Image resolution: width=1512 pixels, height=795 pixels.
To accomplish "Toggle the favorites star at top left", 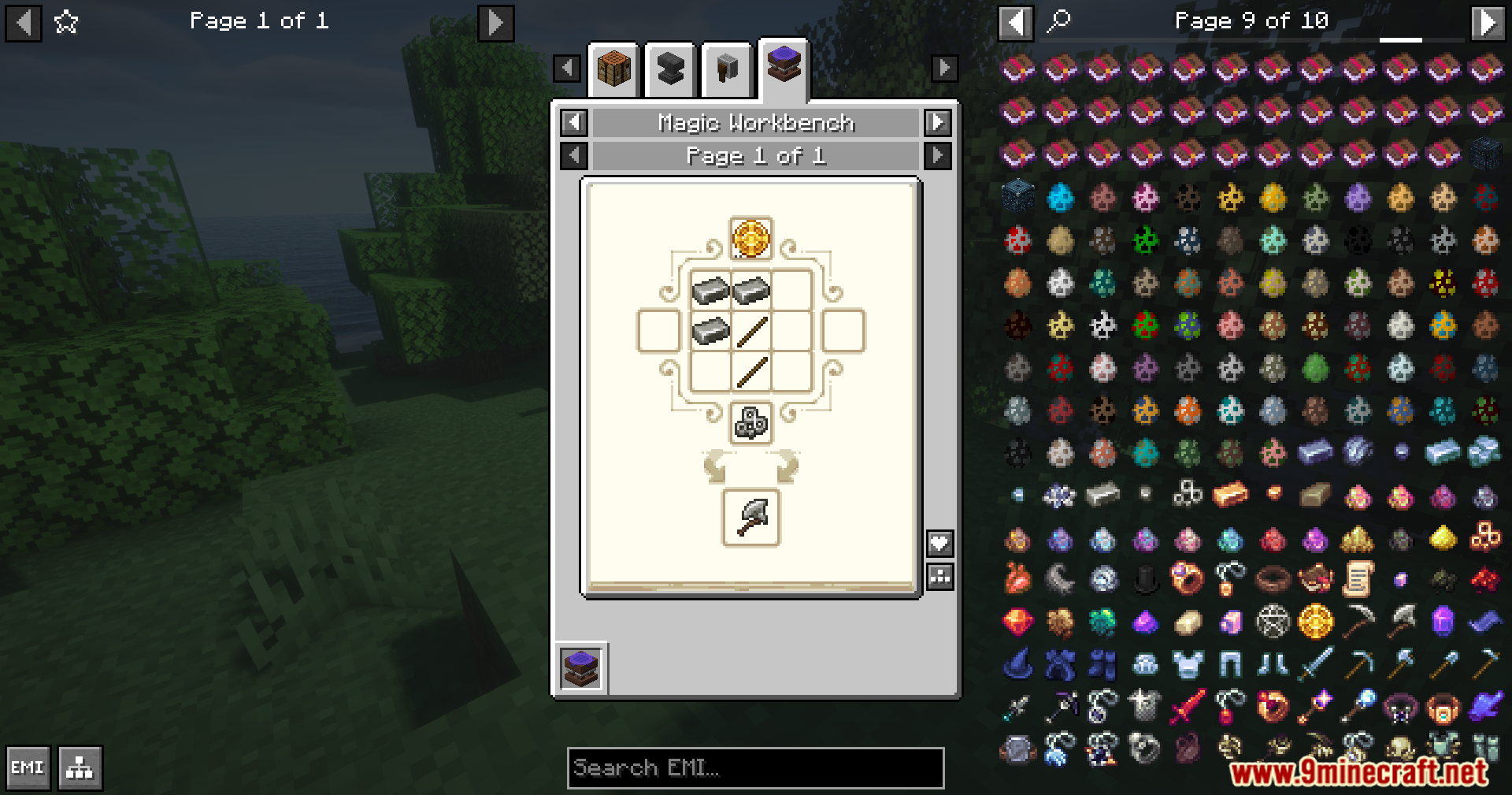I will 67,22.
